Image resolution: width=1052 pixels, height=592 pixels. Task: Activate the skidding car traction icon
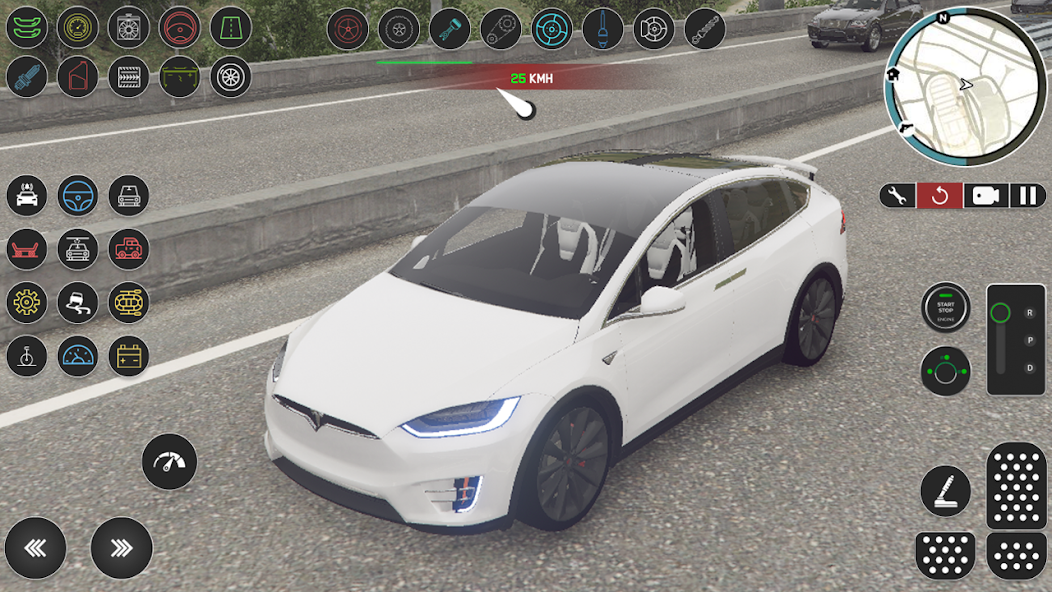pyautogui.click(x=78, y=303)
